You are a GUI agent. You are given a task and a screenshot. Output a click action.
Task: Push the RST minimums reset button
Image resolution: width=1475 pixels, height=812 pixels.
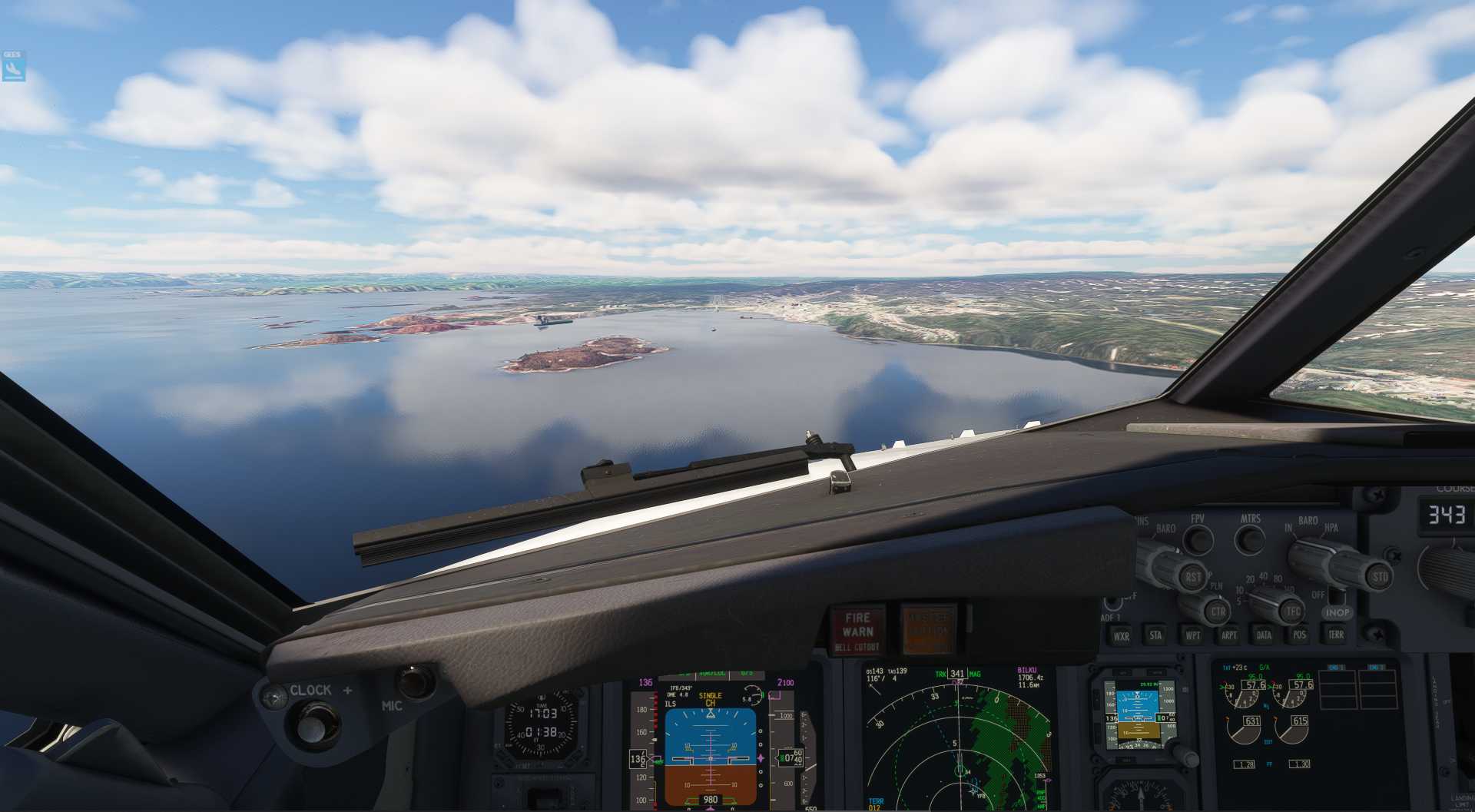1192,577
